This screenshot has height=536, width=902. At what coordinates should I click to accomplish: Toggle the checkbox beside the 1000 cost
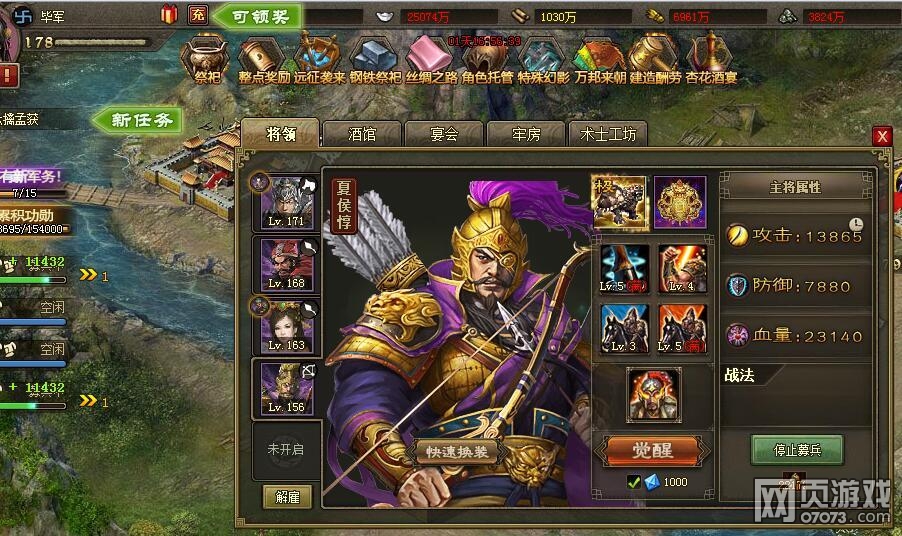633,483
